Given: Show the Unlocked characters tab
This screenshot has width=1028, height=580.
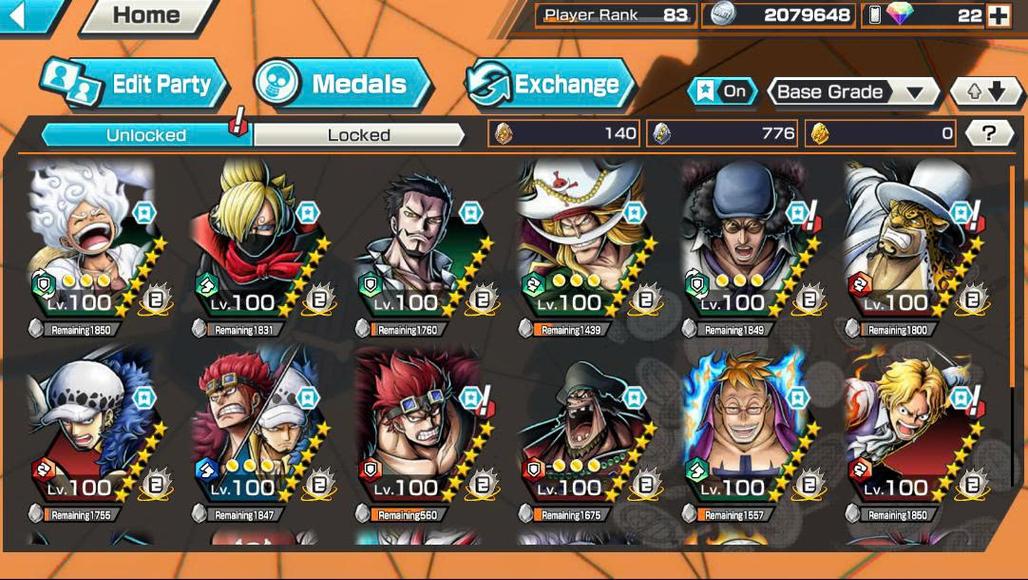Looking at the screenshot, I should point(146,135).
